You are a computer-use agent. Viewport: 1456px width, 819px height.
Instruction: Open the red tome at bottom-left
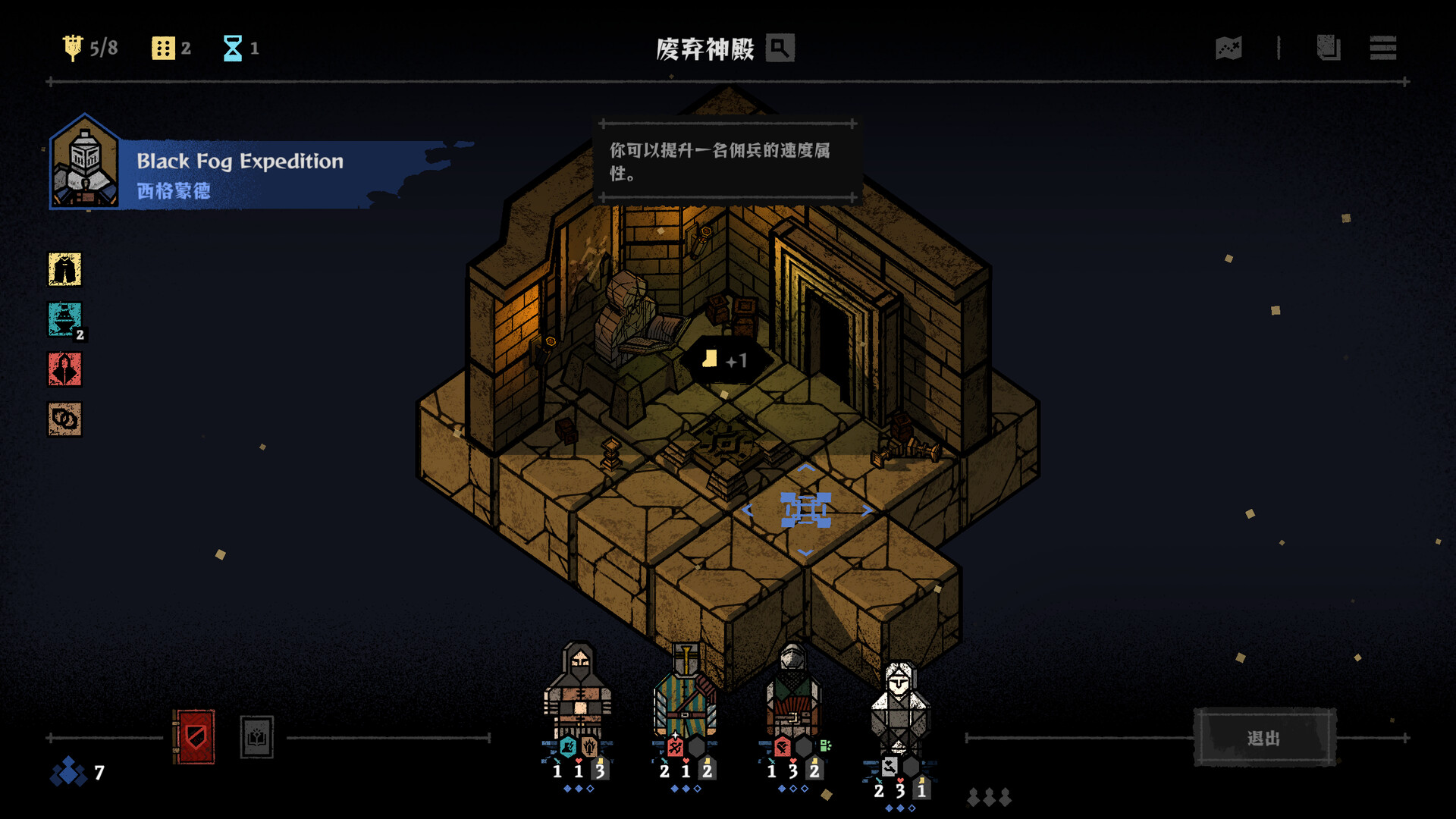click(194, 736)
